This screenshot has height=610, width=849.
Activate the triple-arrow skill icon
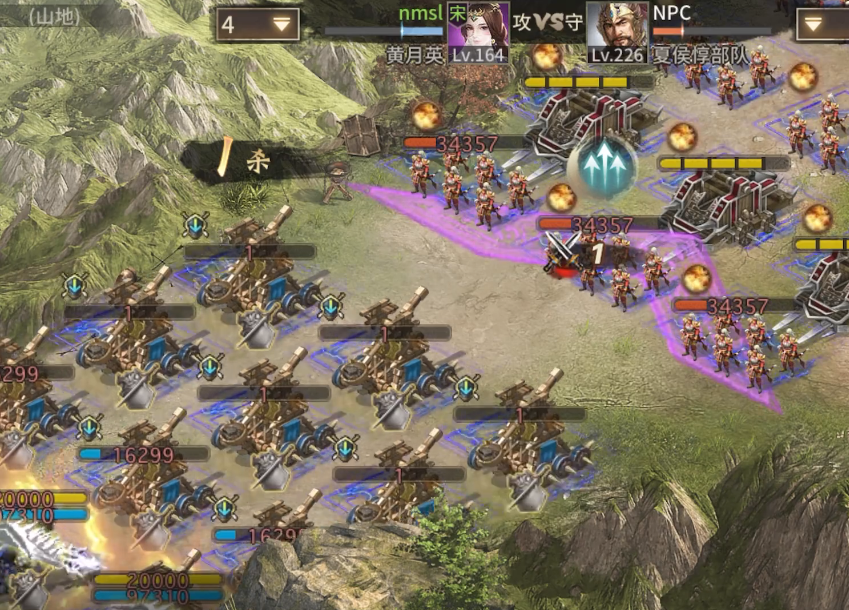602,163
